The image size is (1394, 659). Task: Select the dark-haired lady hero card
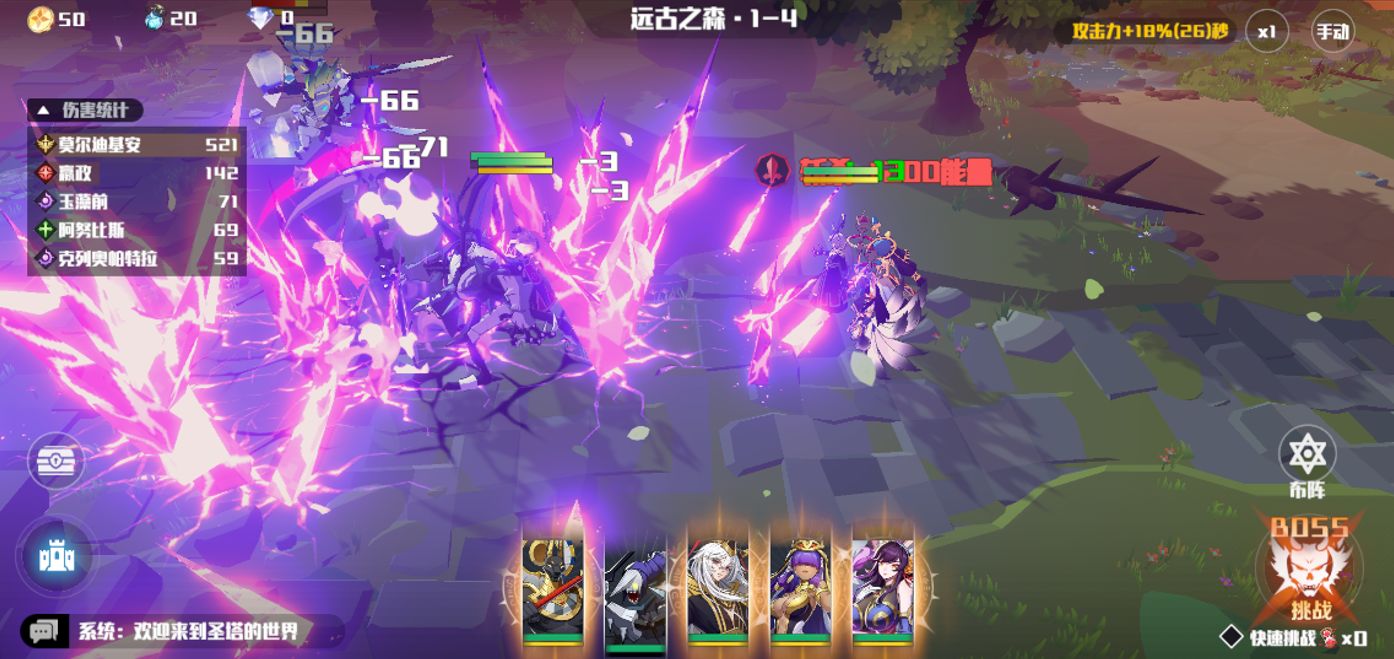click(x=882, y=590)
